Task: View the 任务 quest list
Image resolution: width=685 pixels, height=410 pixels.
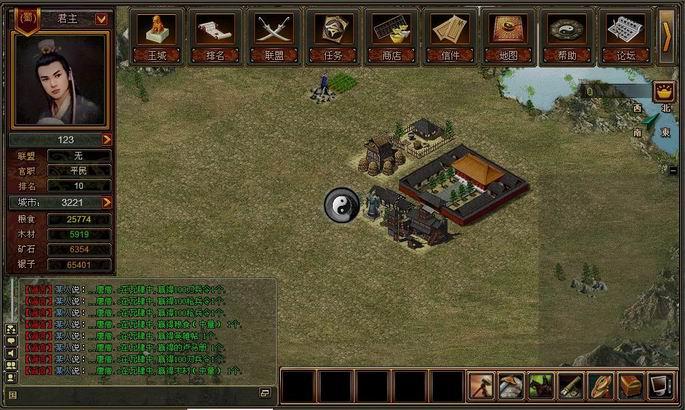Action: (328, 36)
